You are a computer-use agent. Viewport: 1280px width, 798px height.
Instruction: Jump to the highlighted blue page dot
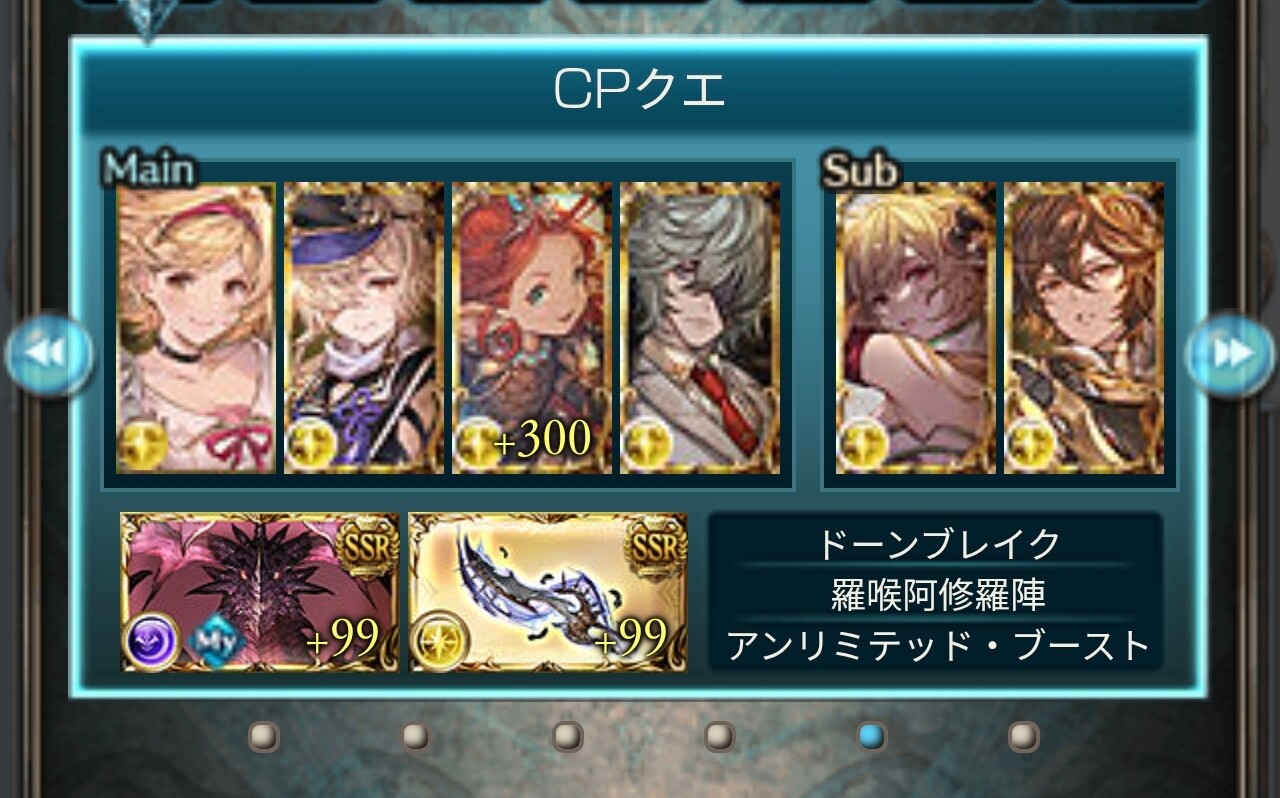871,737
